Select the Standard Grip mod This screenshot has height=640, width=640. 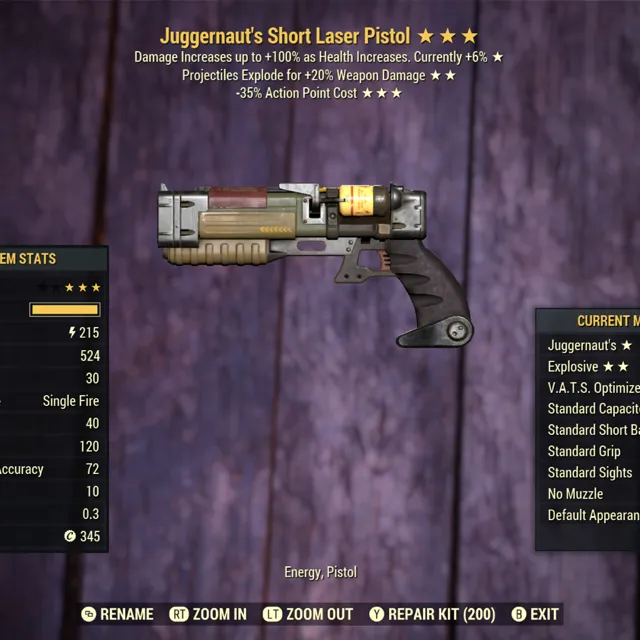click(584, 451)
